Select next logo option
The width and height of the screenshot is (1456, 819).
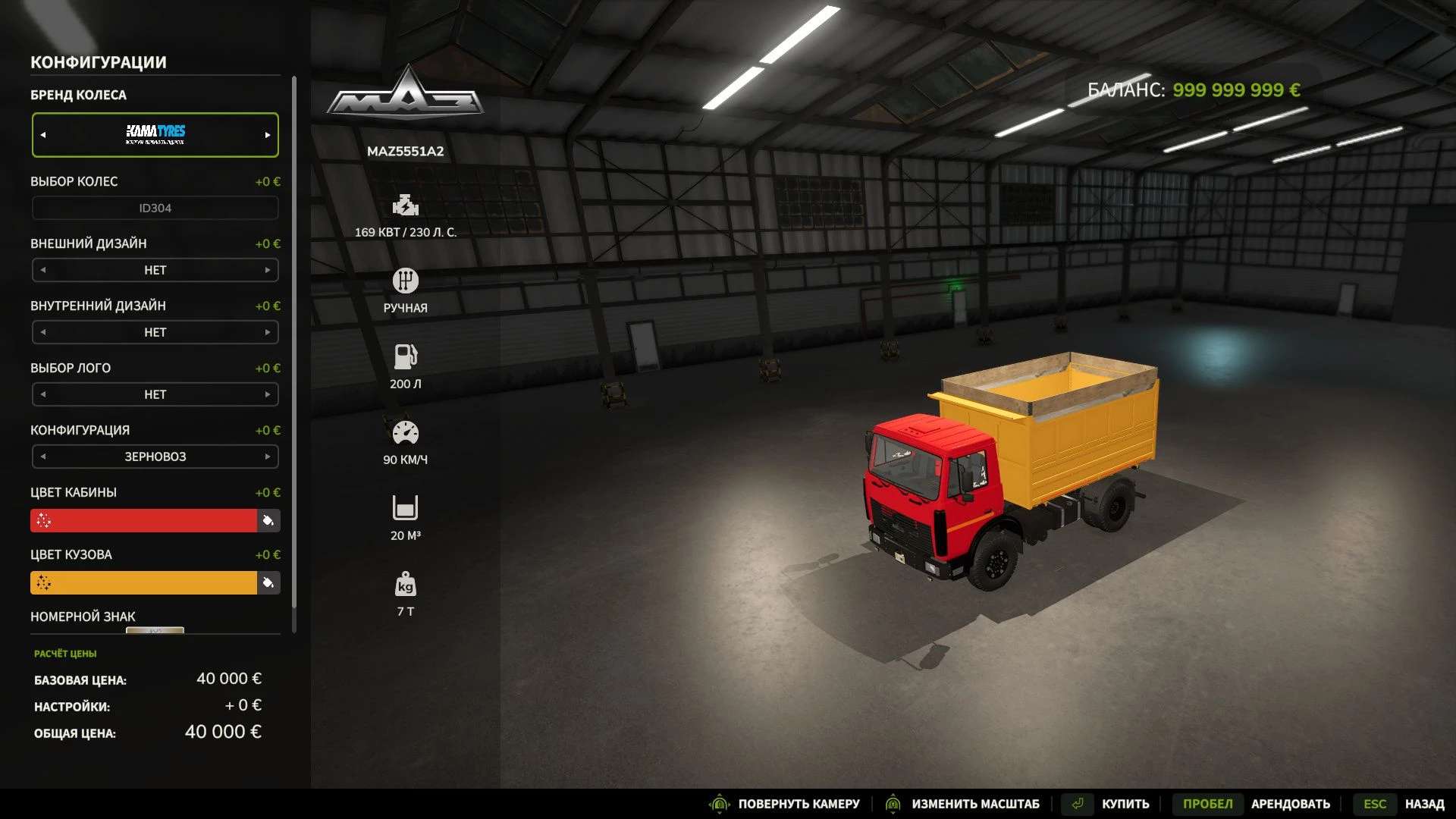268,394
